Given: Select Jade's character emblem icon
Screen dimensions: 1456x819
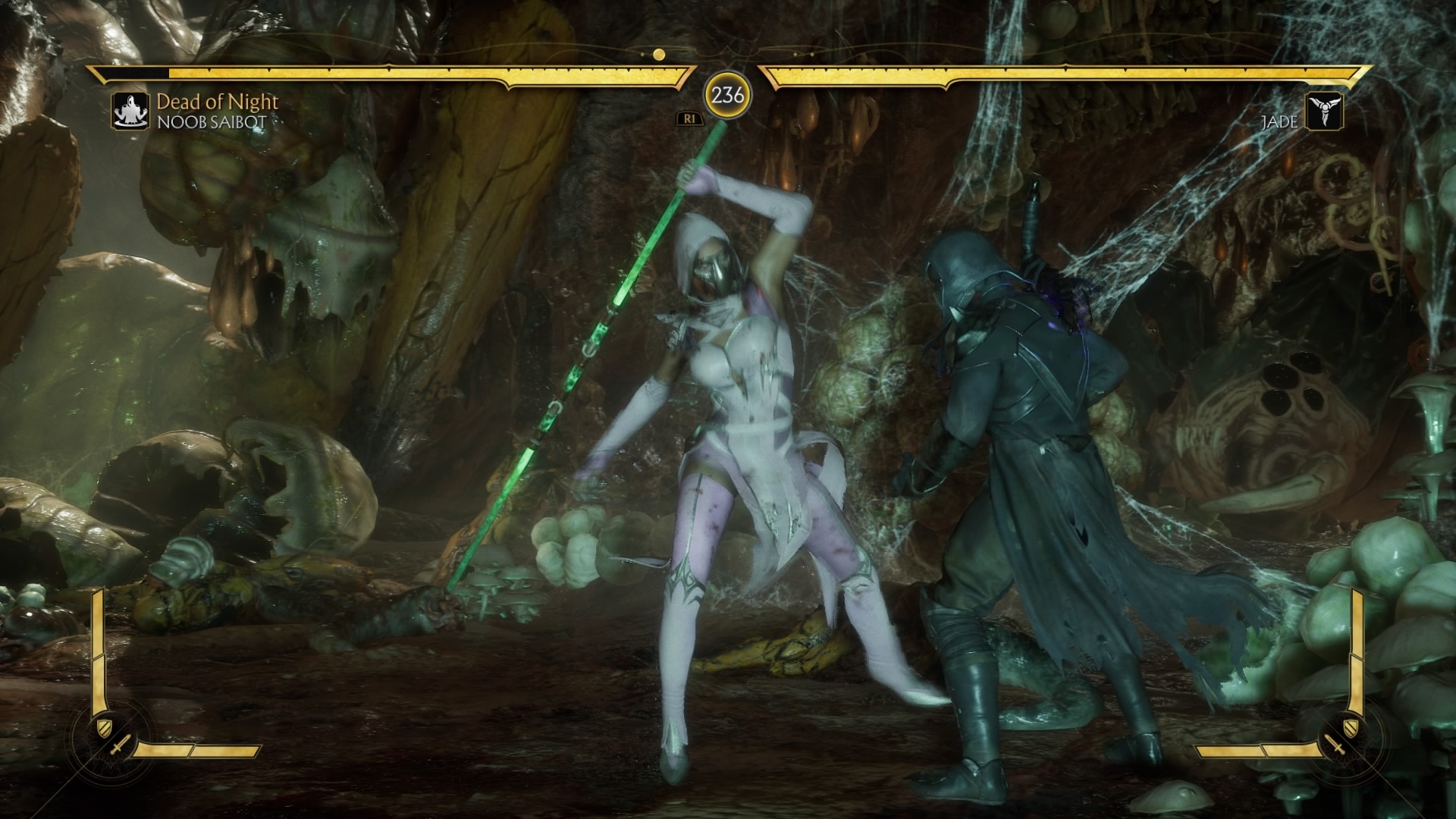Looking at the screenshot, I should coord(1324,111).
